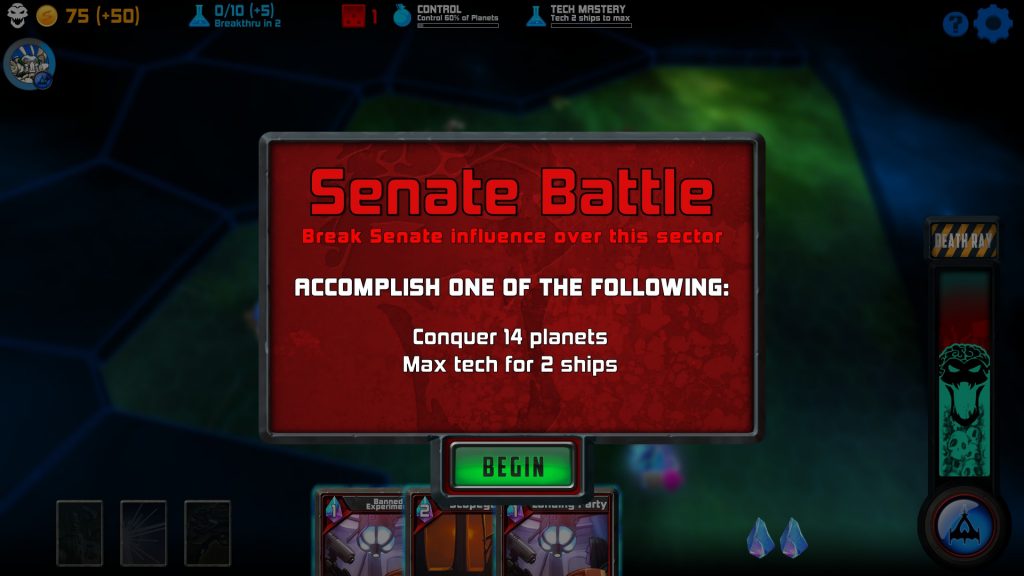Begin the Senate Battle
This screenshot has width=1024, height=576.
513,466
